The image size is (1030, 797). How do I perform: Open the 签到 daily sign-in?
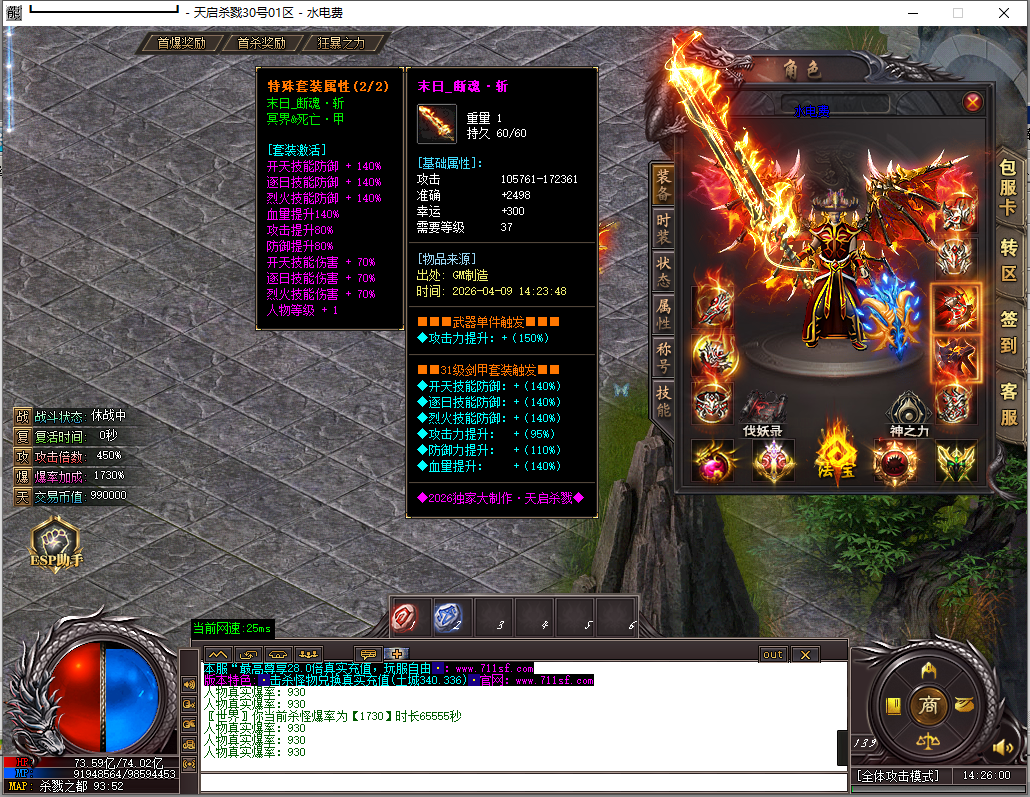click(1008, 333)
